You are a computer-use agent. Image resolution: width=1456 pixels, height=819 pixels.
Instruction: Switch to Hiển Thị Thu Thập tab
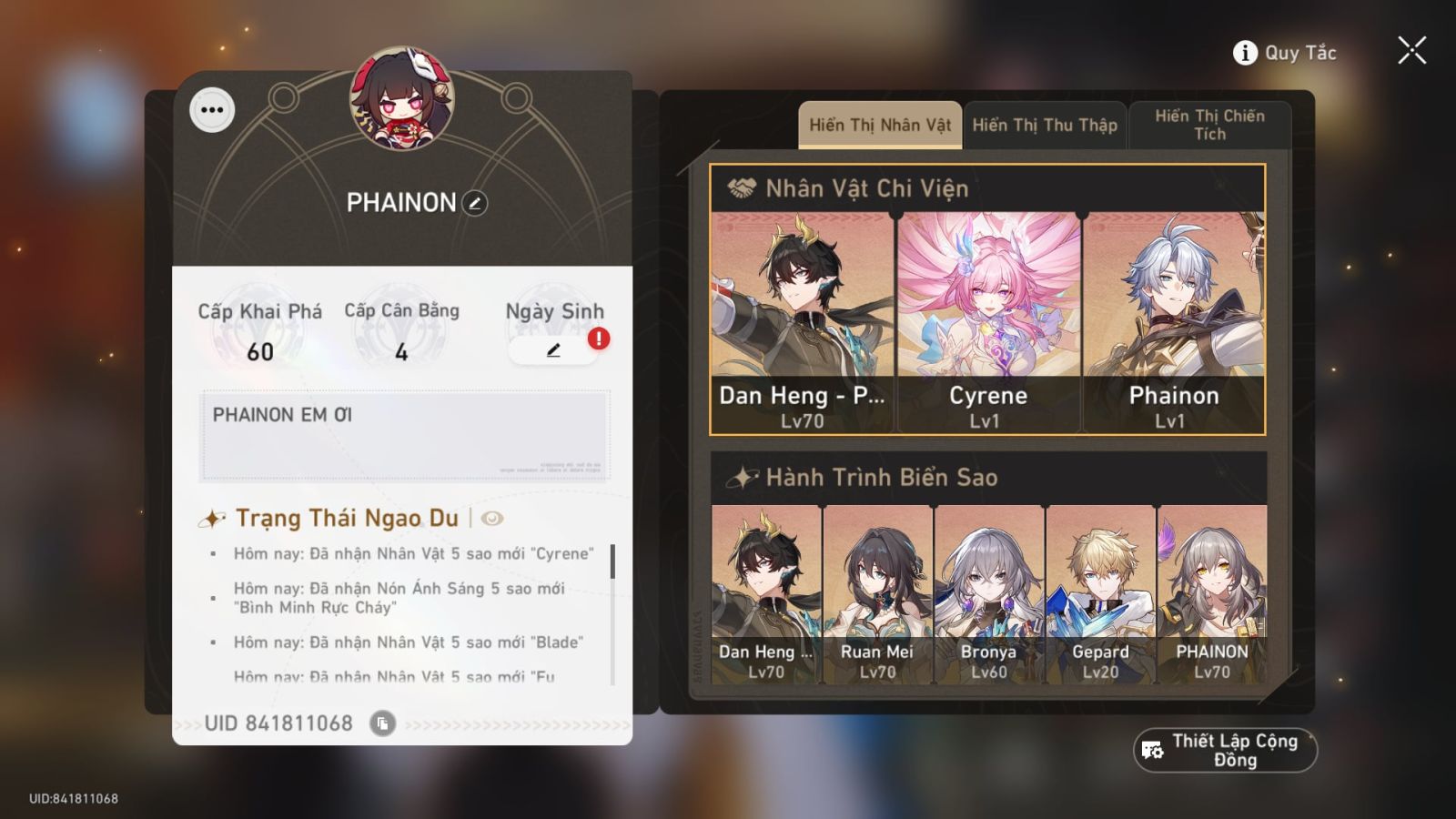1045,125
